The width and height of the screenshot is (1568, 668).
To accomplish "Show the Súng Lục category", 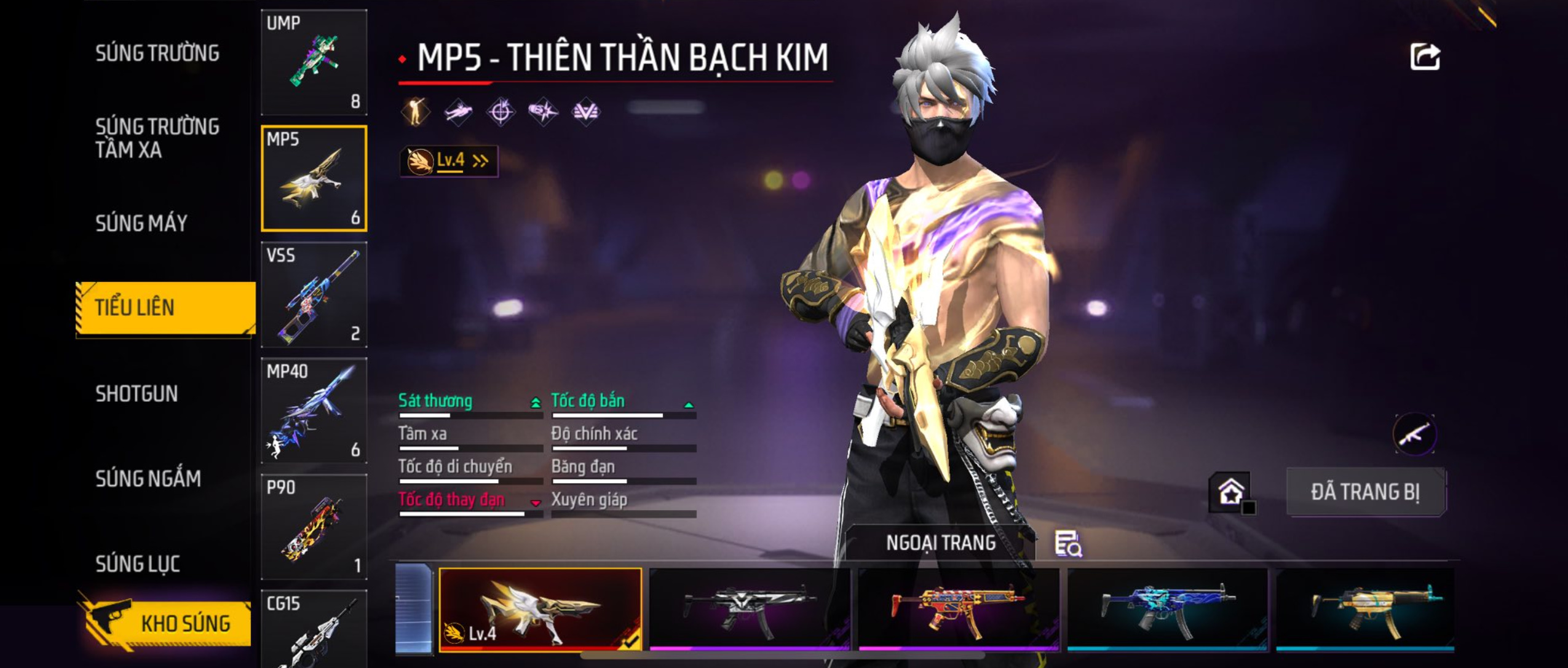I will (x=138, y=564).
